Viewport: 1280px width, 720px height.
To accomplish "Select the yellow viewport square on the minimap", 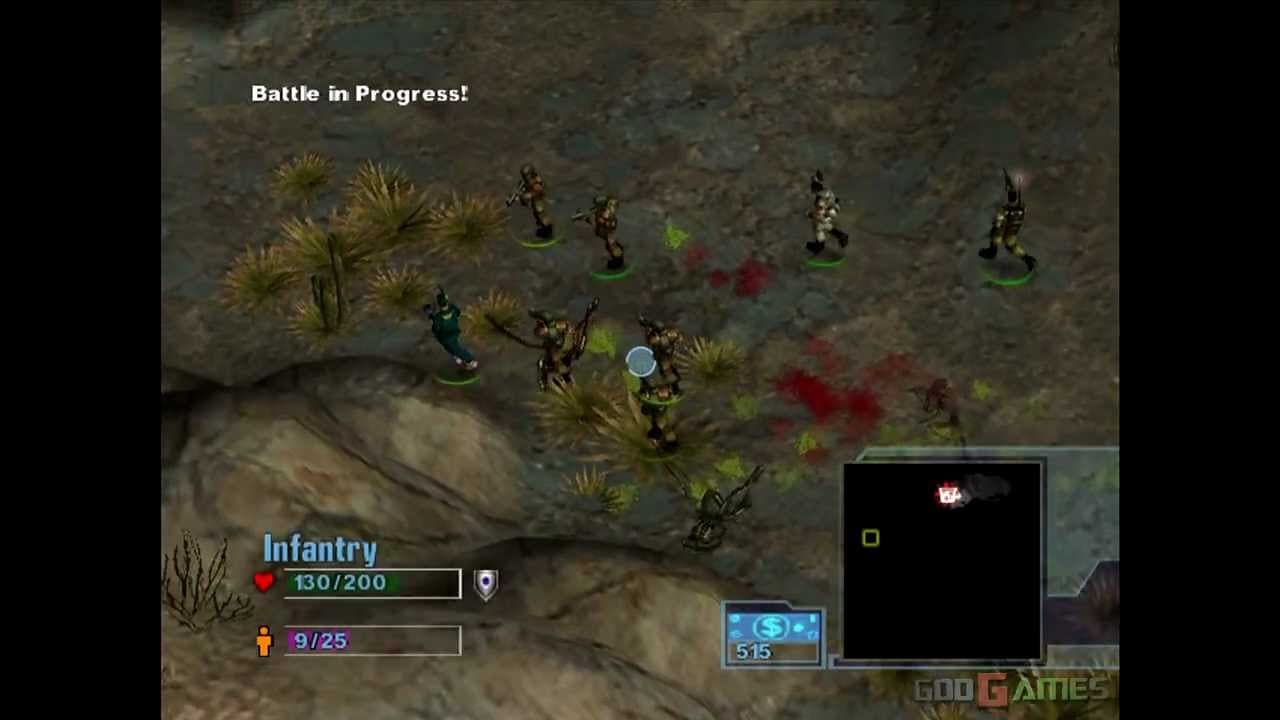I will coord(869,537).
